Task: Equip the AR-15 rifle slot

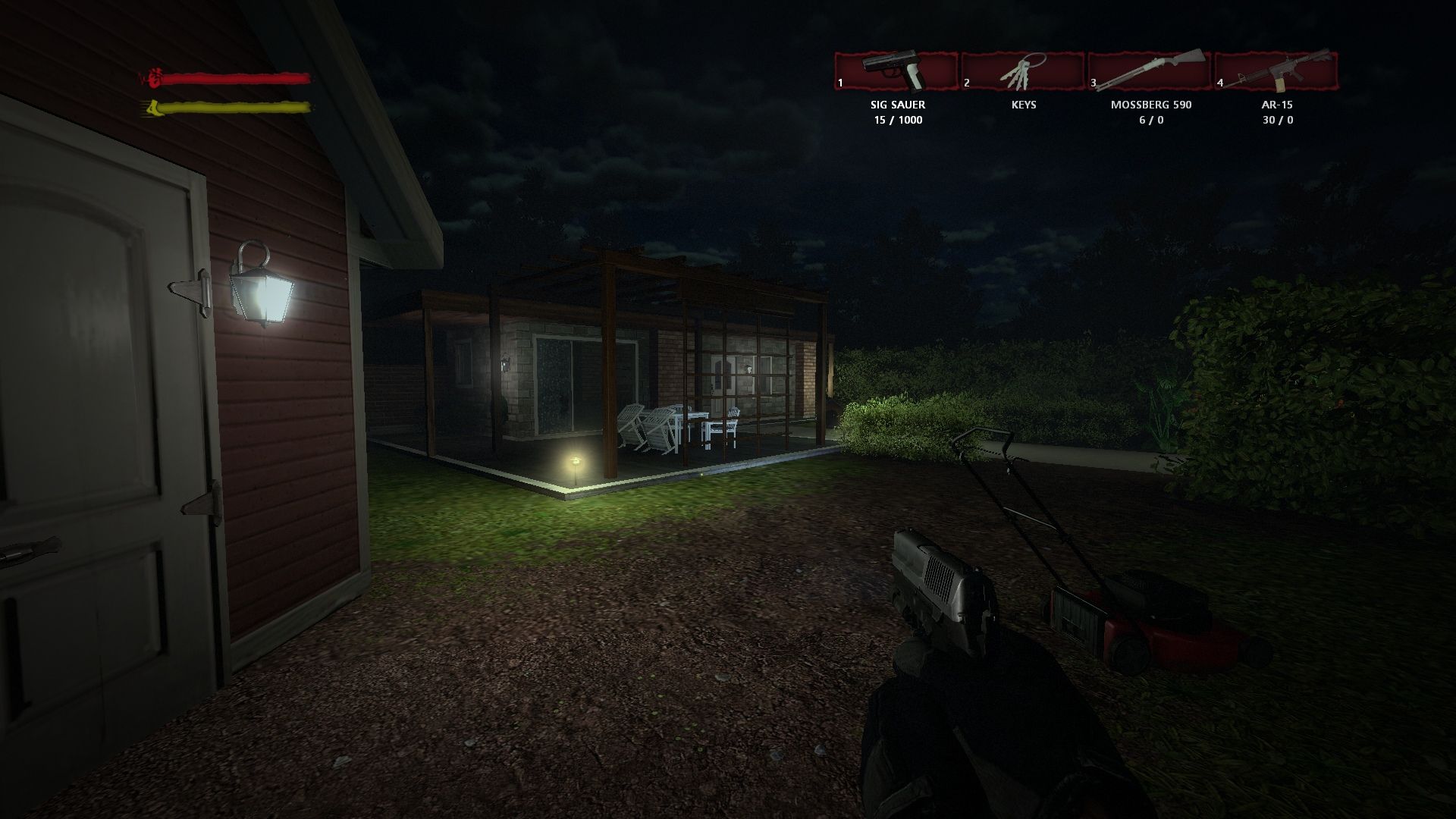Action: (1277, 71)
